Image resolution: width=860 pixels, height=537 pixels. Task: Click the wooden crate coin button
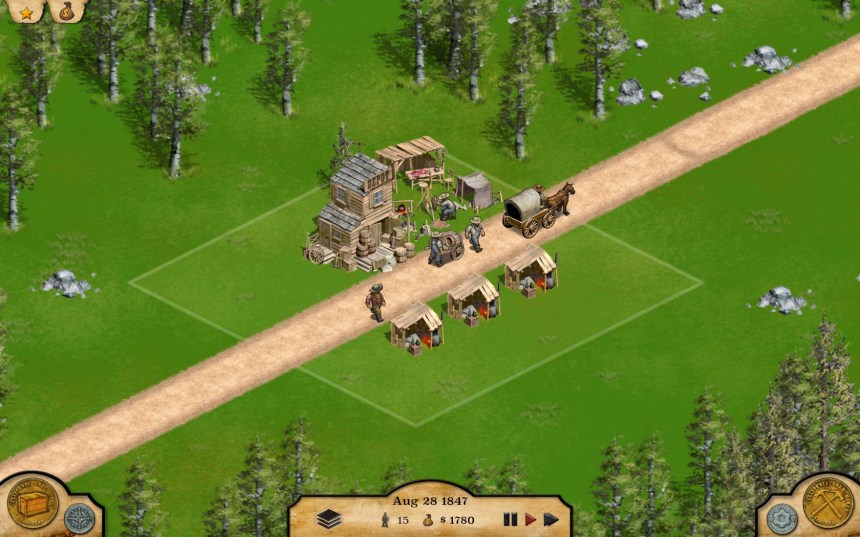pos(32,505)
